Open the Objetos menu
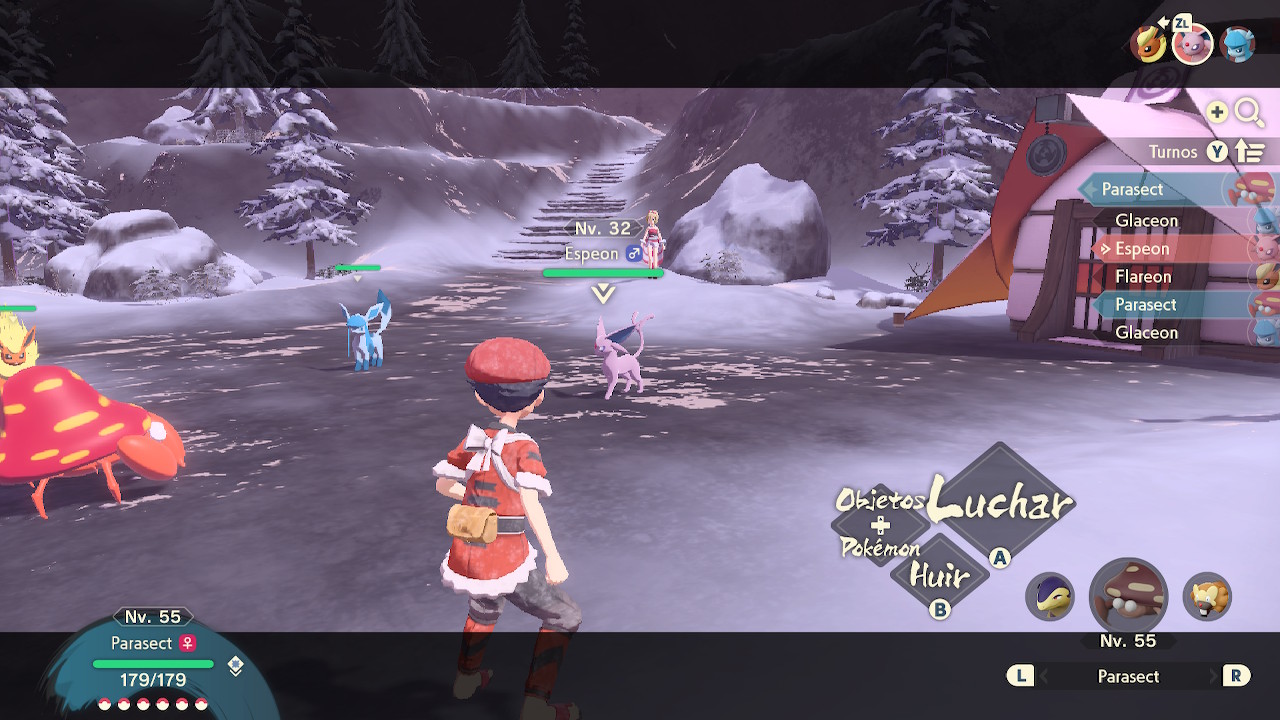This screenshot has width=1280, height=720. (x=879, y=500)
